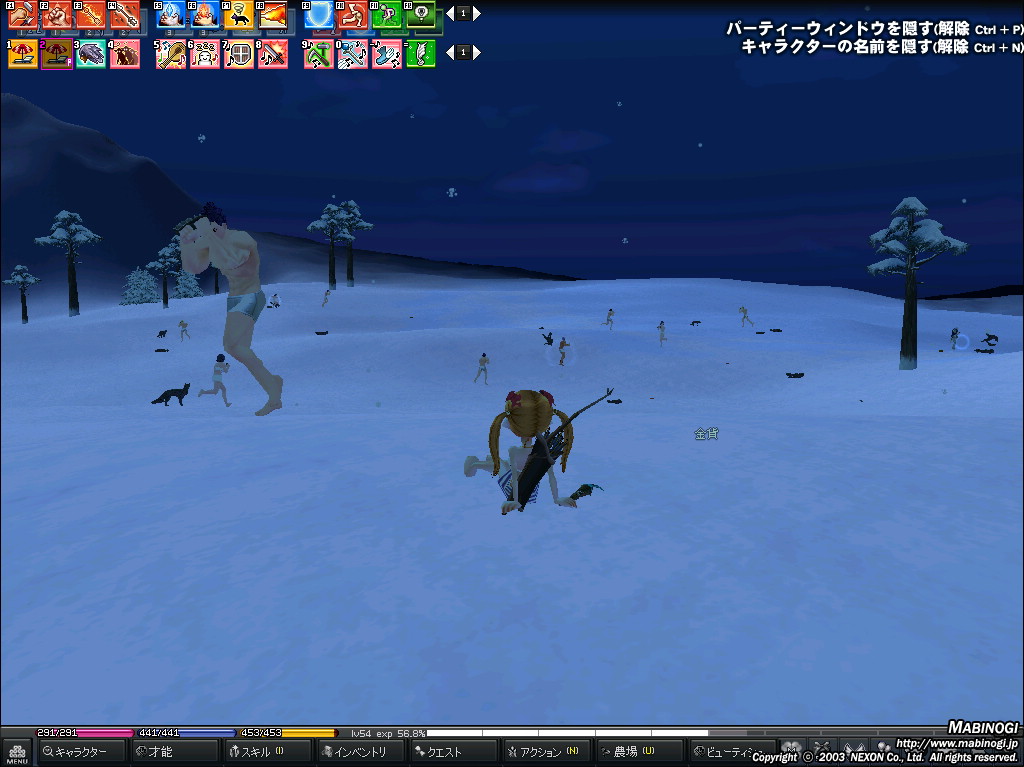Activate the sword and music note skill
Viewport: 1024px width, 767px height.
[272, 54]
